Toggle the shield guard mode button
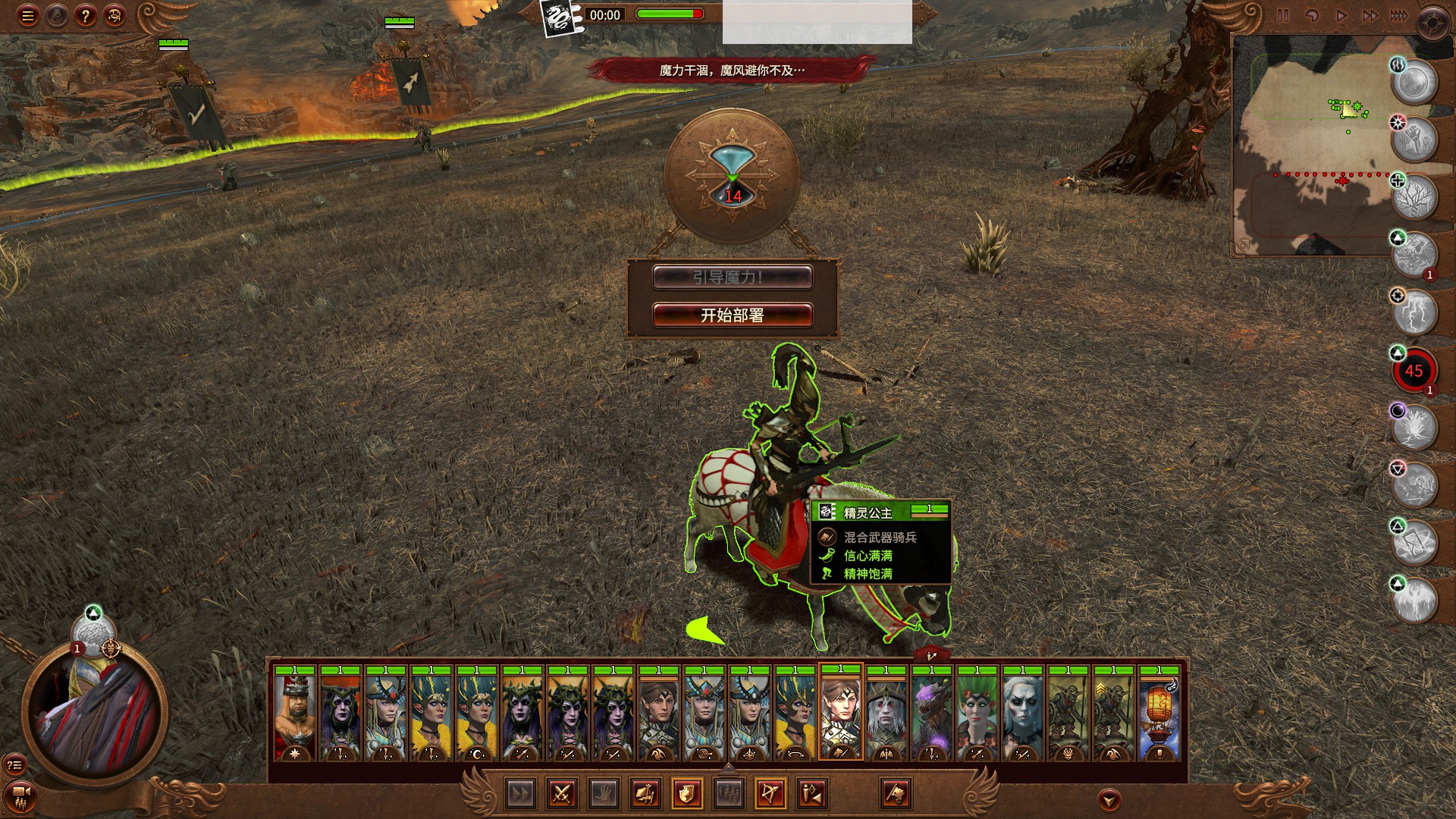Image resolution: width=1456 pixels, height=819 pixels. coord(686,794)
